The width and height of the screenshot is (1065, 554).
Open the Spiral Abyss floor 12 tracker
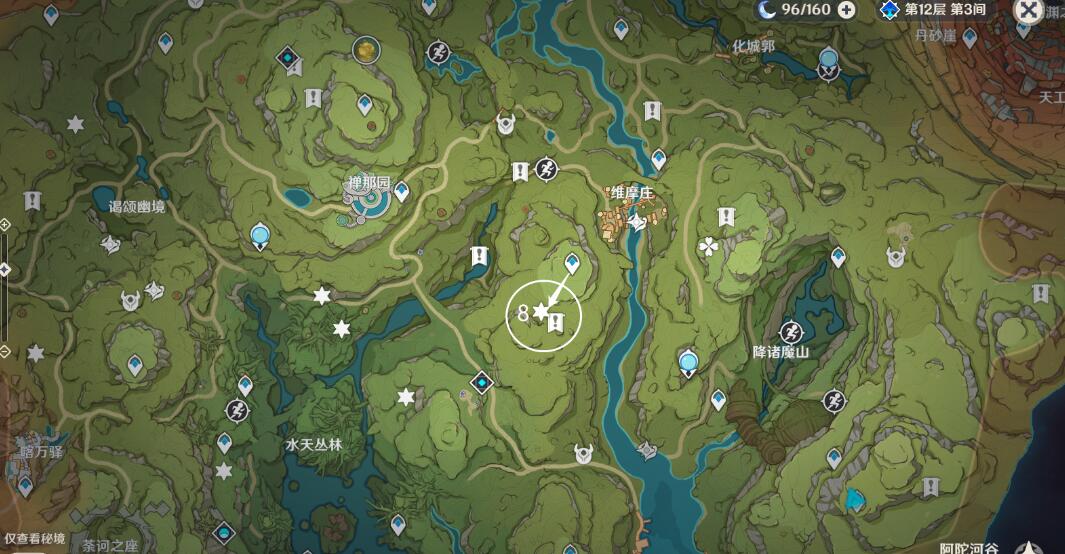(x=935, y=10)
